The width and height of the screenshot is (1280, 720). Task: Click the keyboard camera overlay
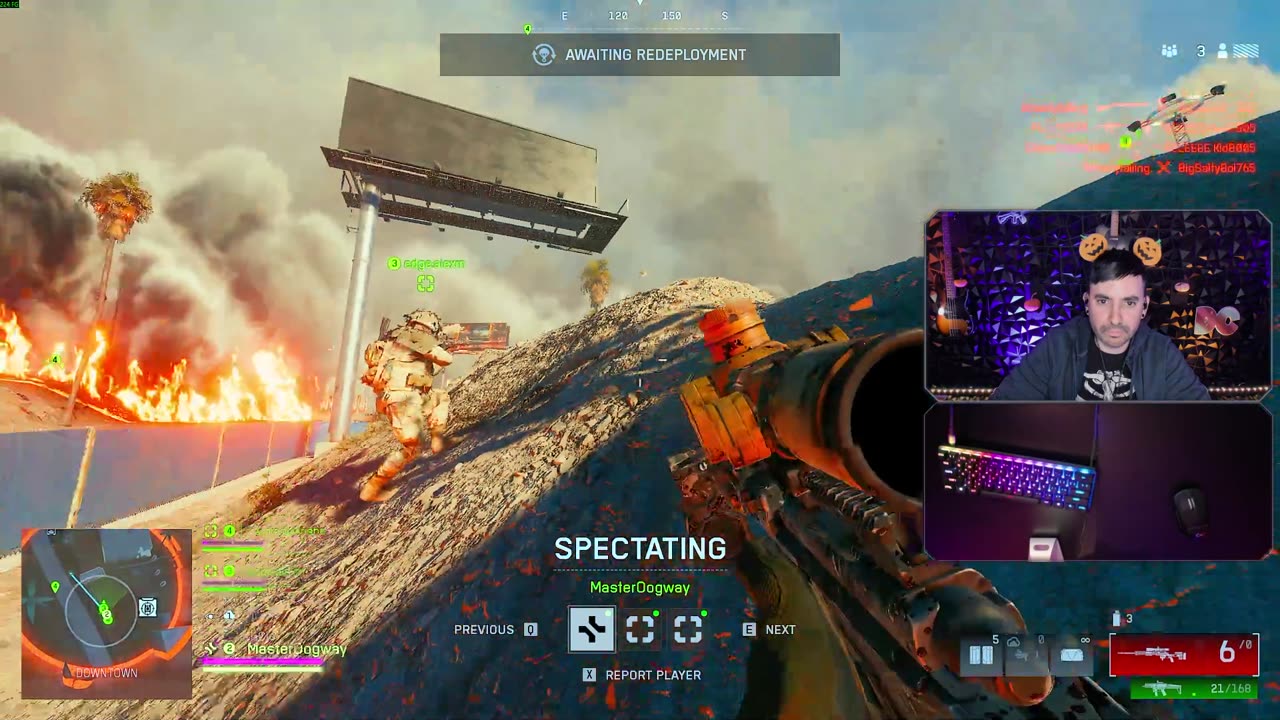[x=1098, y=482]
